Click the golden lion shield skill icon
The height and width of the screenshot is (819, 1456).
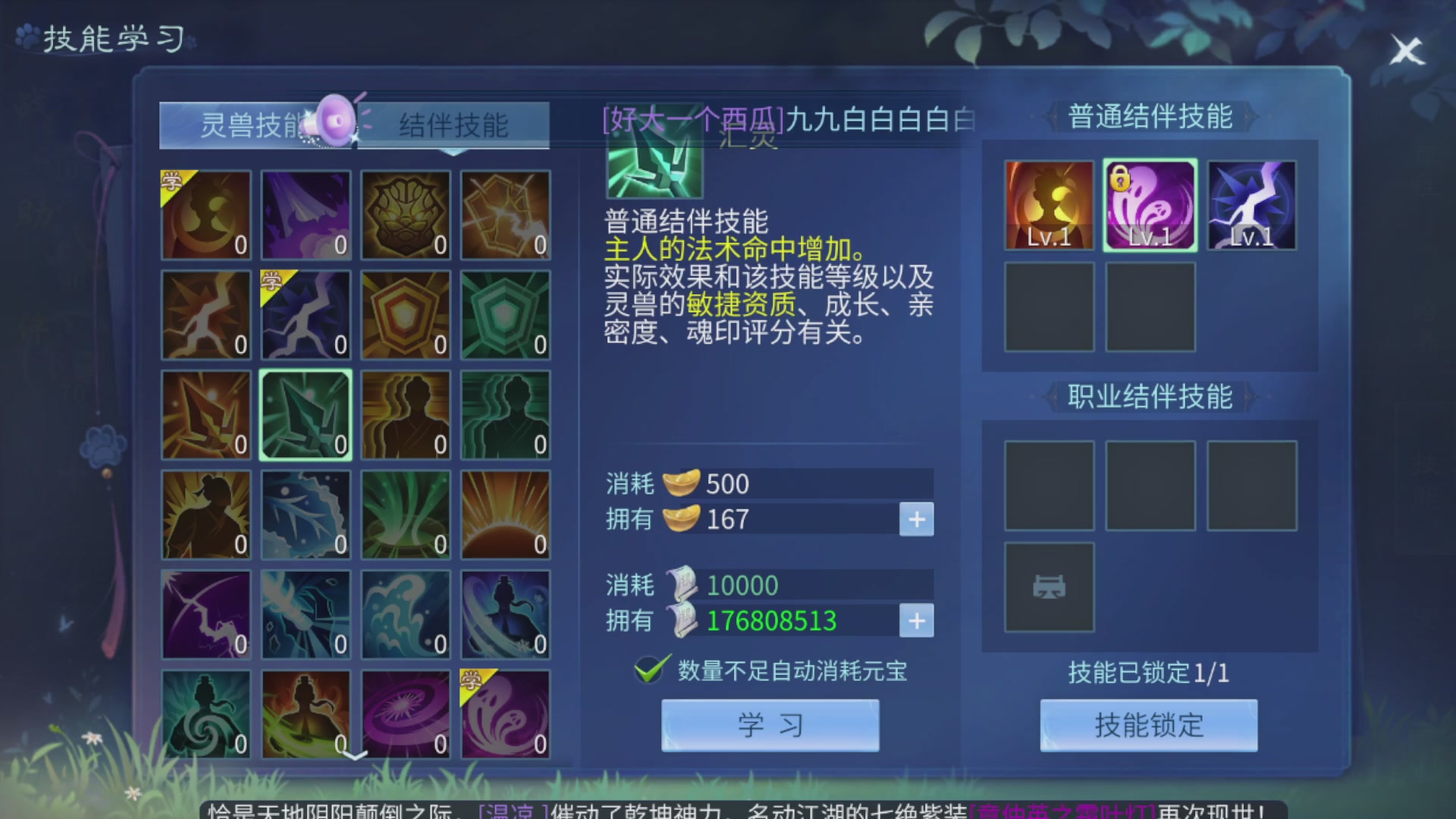(406, 215)
